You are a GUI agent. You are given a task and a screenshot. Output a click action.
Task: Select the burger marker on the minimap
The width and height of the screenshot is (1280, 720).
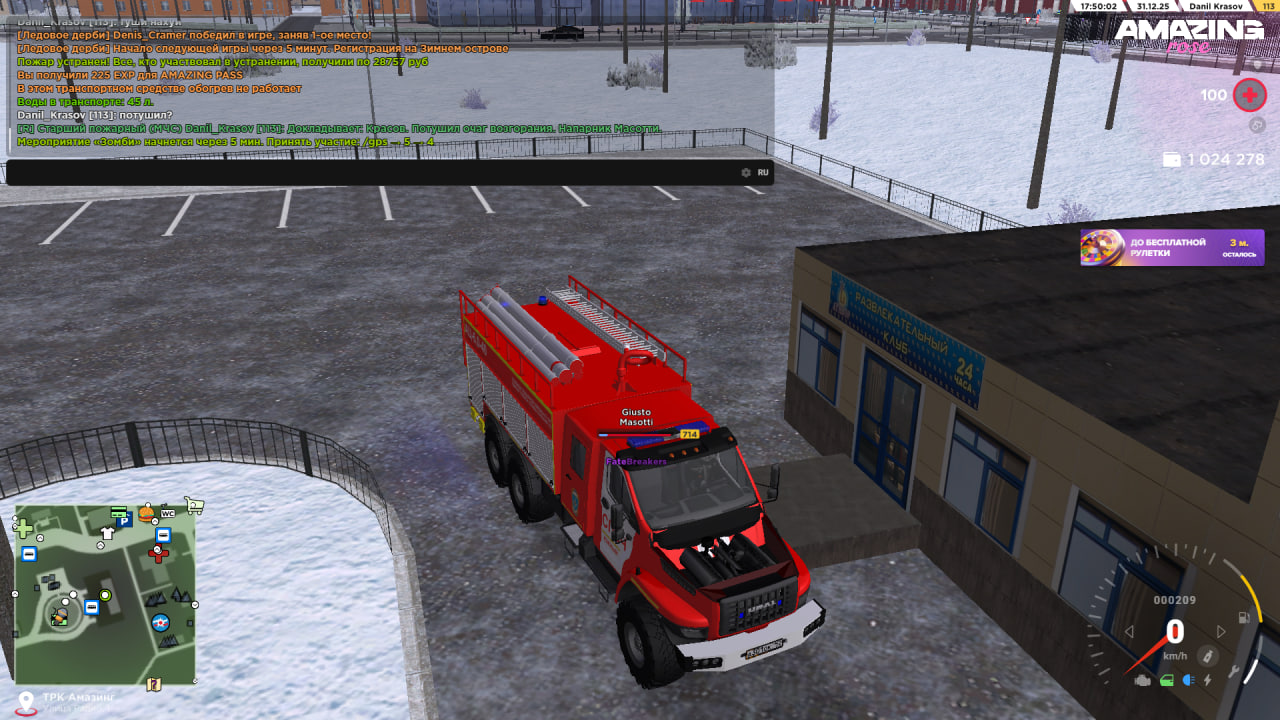(147, 513)
